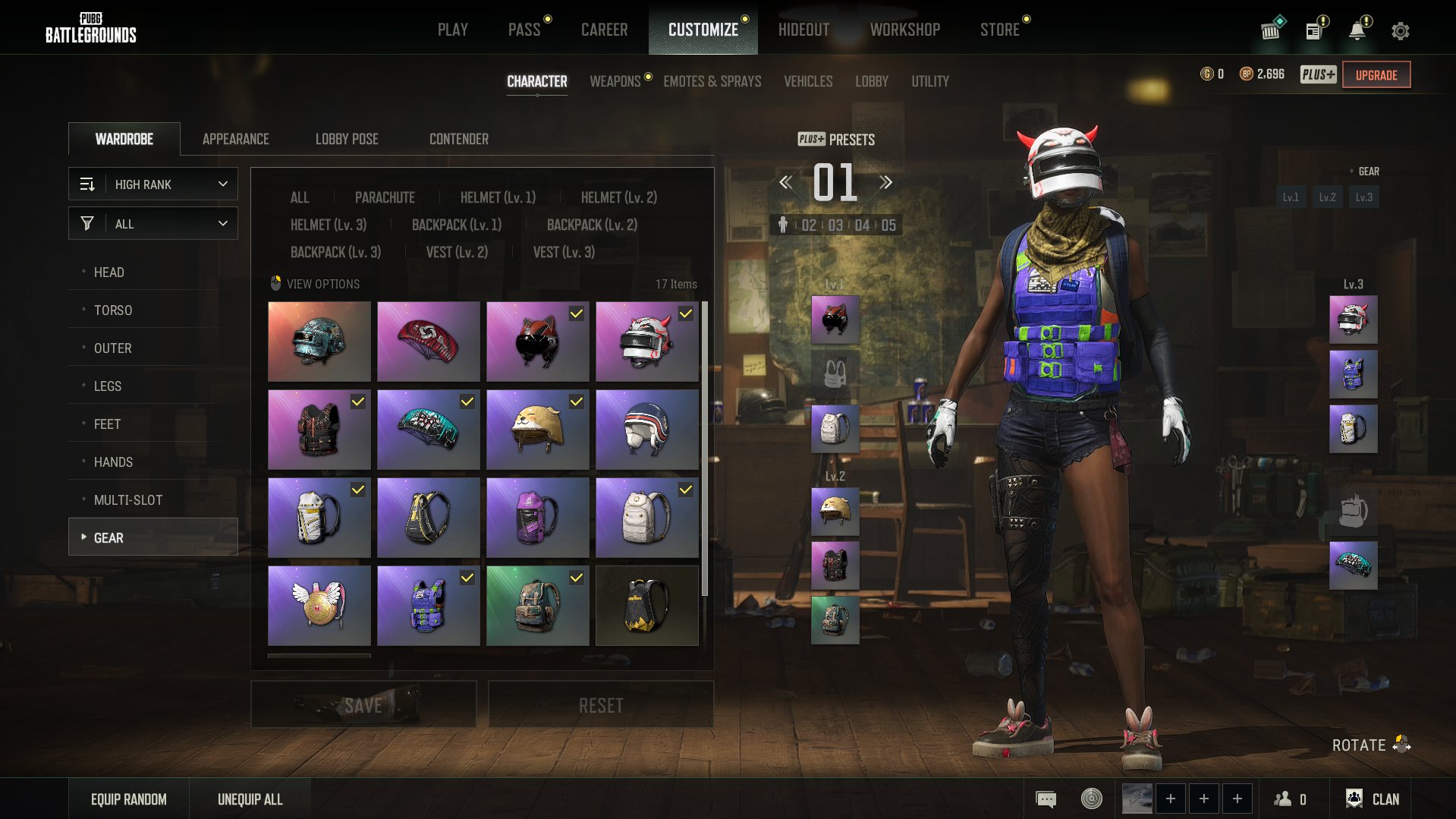Viewport: 1456px width, 819px height.
Task: Select the Lobby Pose tab
Action: point(347,139)
